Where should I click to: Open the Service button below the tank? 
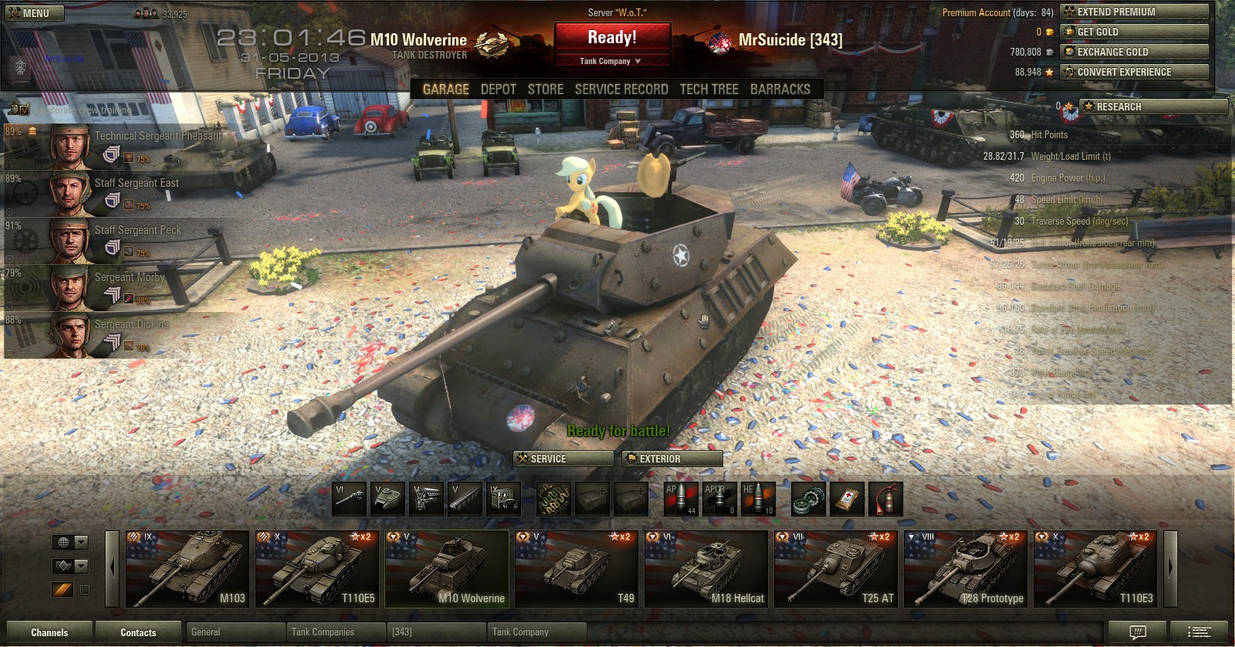click(x=563, y=459)
